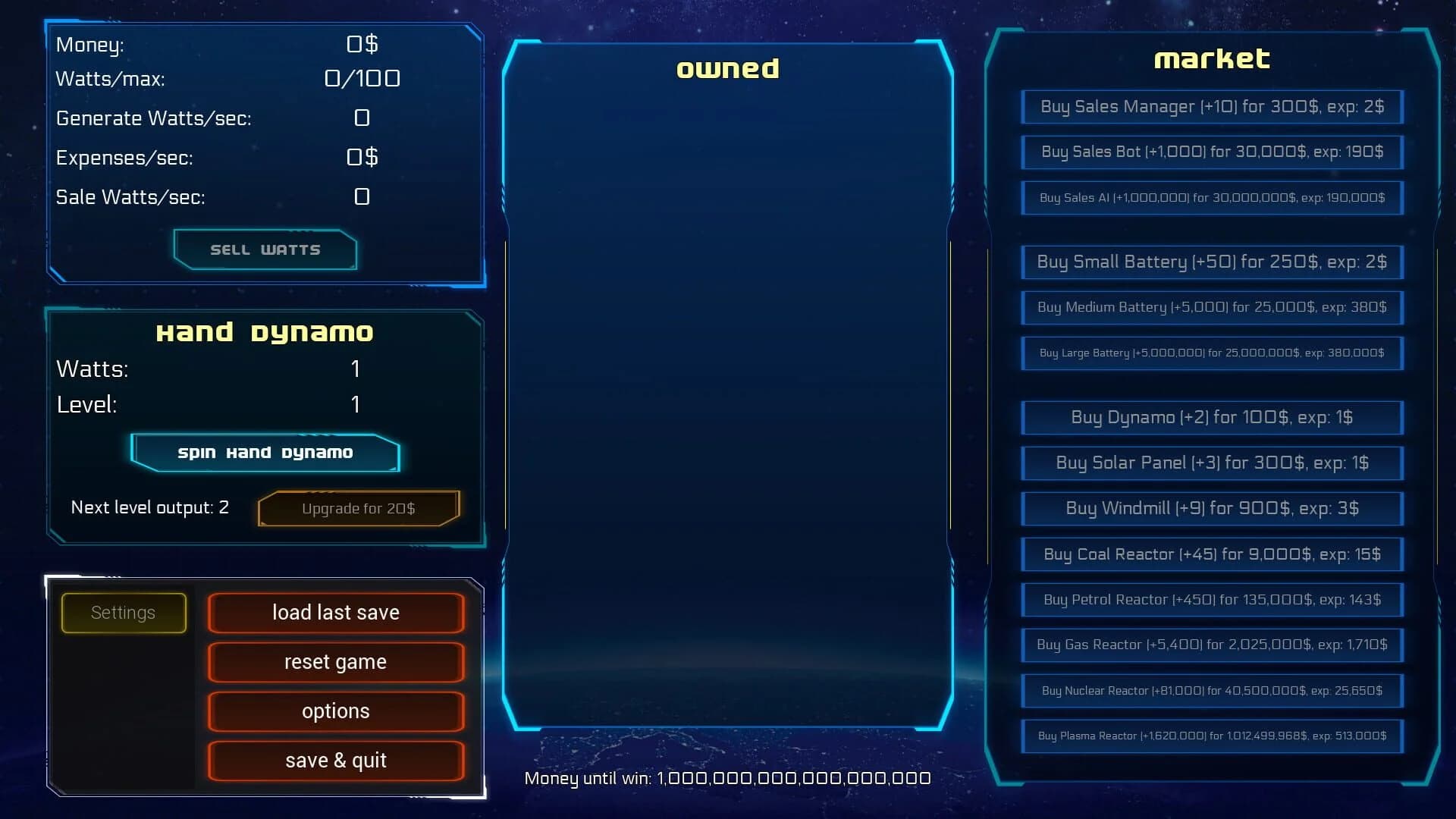1456x819 pixels.
Task: Spin the Hand Dynamo
Action: [x=265, y=452]
